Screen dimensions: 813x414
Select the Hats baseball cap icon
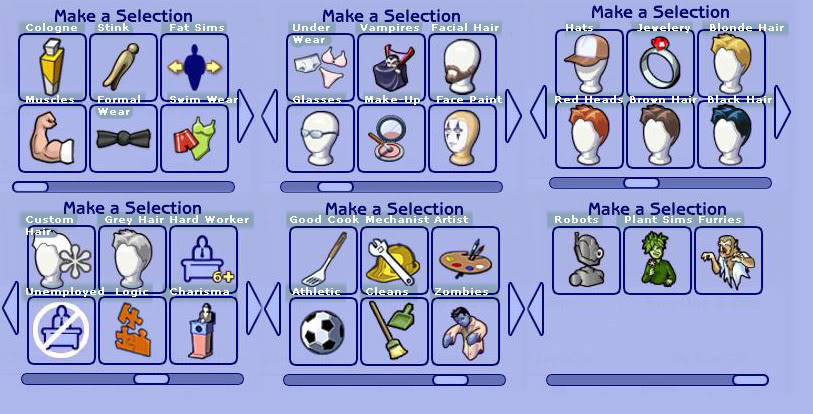(589, 63)
